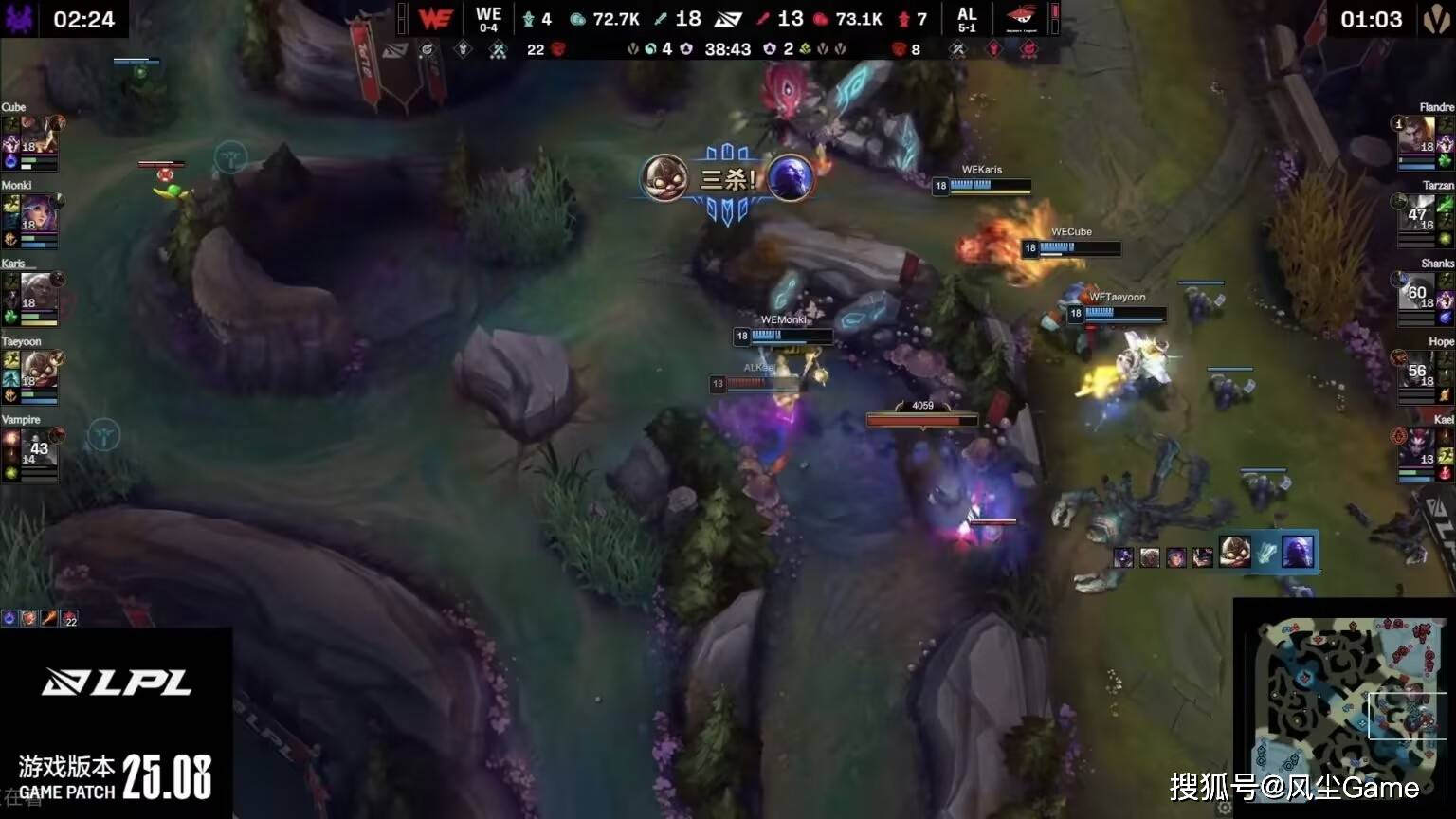Click Karis's champion portrait
The width and height of the screenshot is (1456, 819).
(38, 291)
